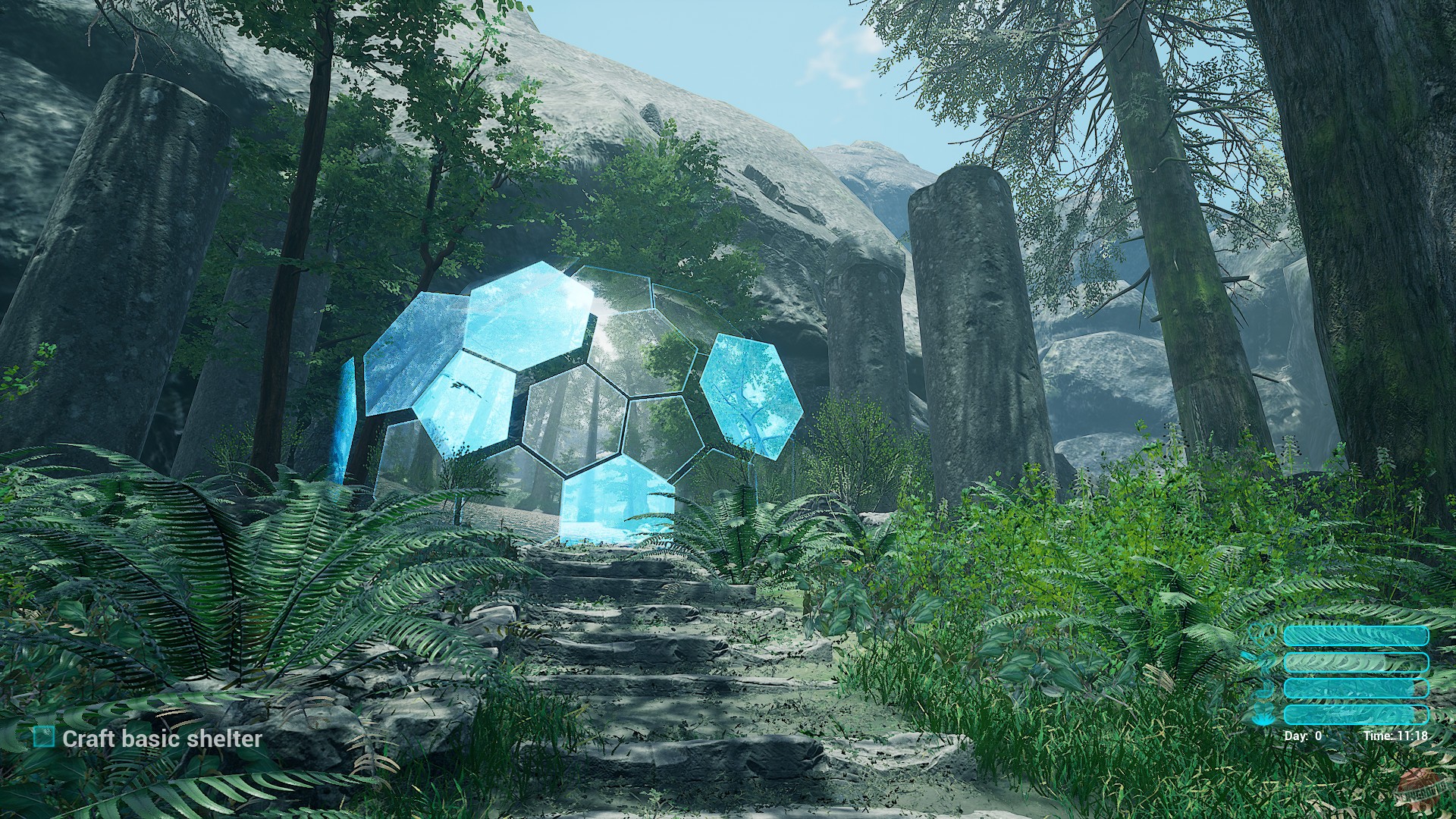This screenshot has height=819, width=1456.
Task: Select the Day: 0 counter
Action: pos(1303,734)
